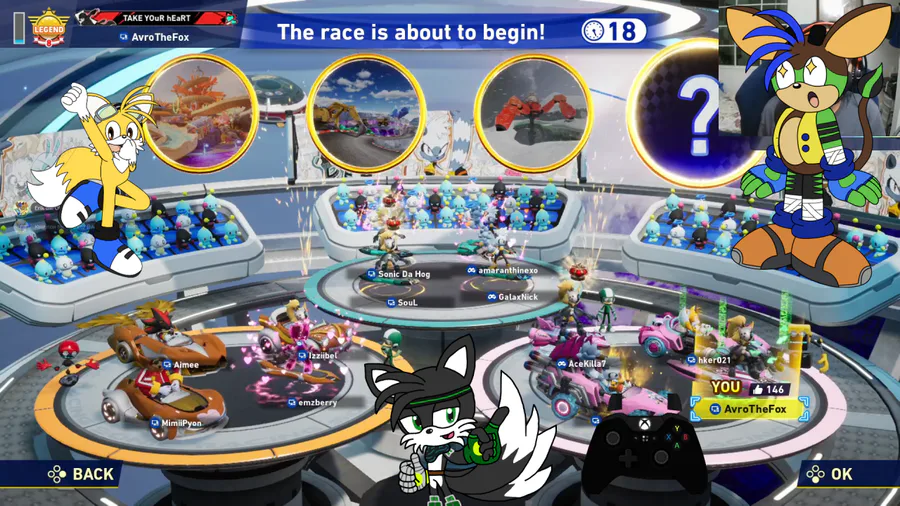Click the thumbs-up 146 likes counter
Viewport: 900px width, 506px height.
(766, 388)
